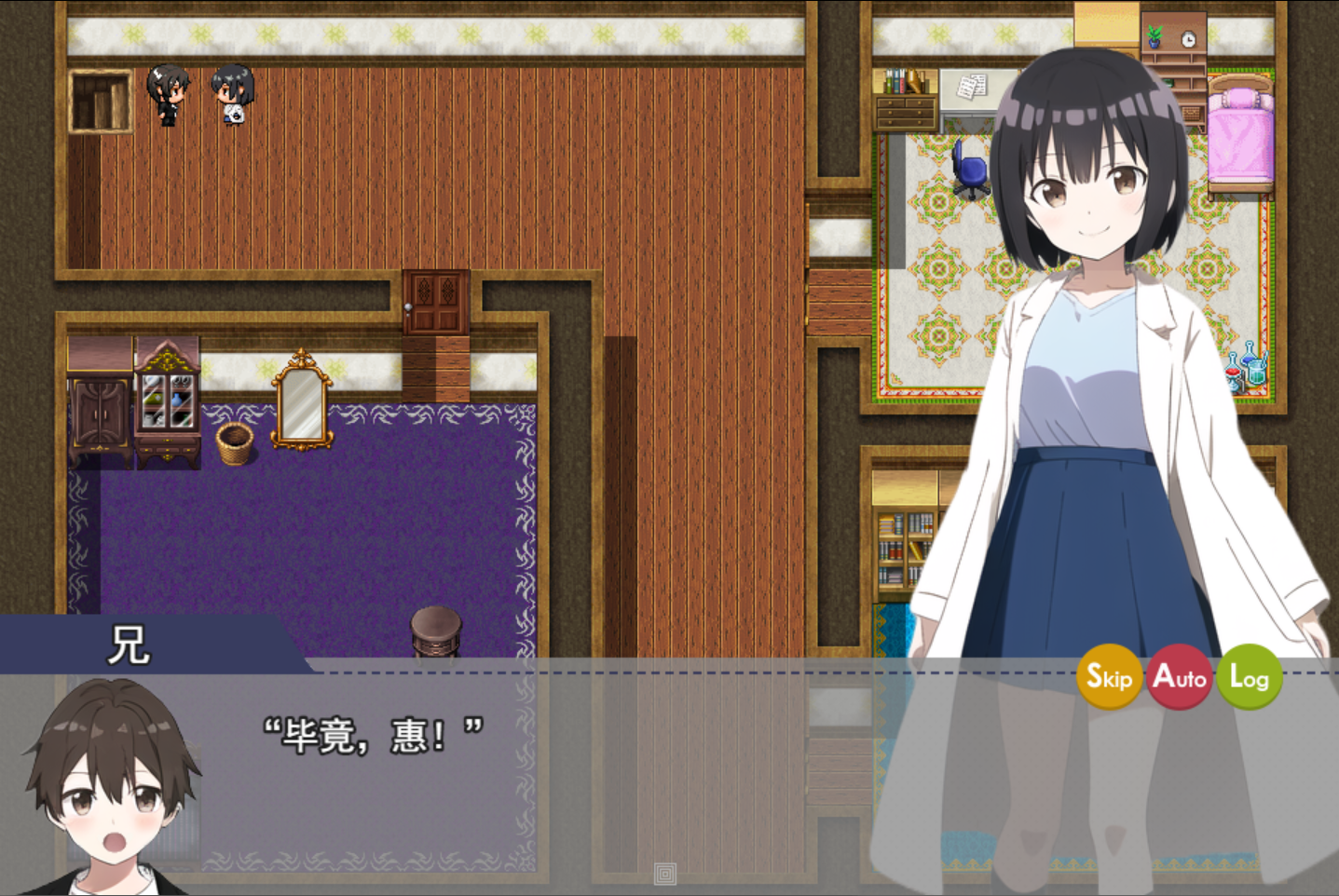Viewport: 1339px width, 896px height.
Task: Open the dialogue Log
Action: (1250, 677)
